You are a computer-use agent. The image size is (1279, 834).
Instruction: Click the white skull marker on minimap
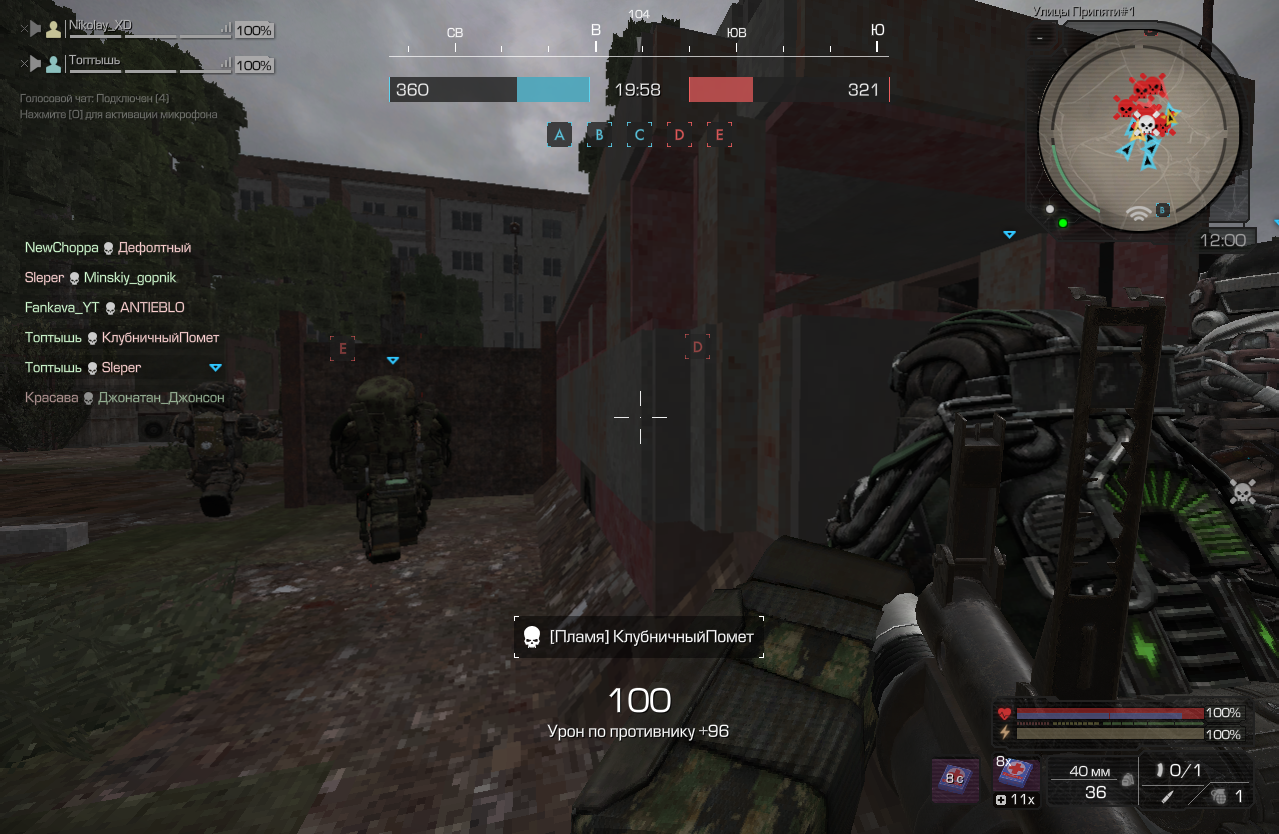tap(1147, 124)
